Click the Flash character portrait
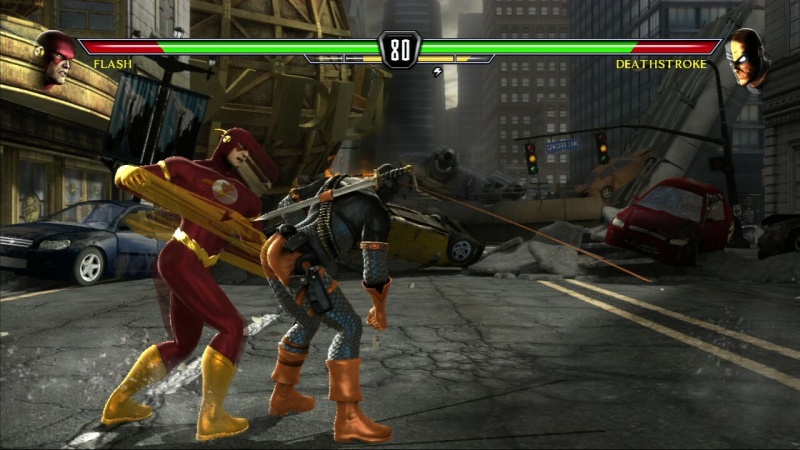The width and height of the screenshot is (800, 450). [56, 56]
